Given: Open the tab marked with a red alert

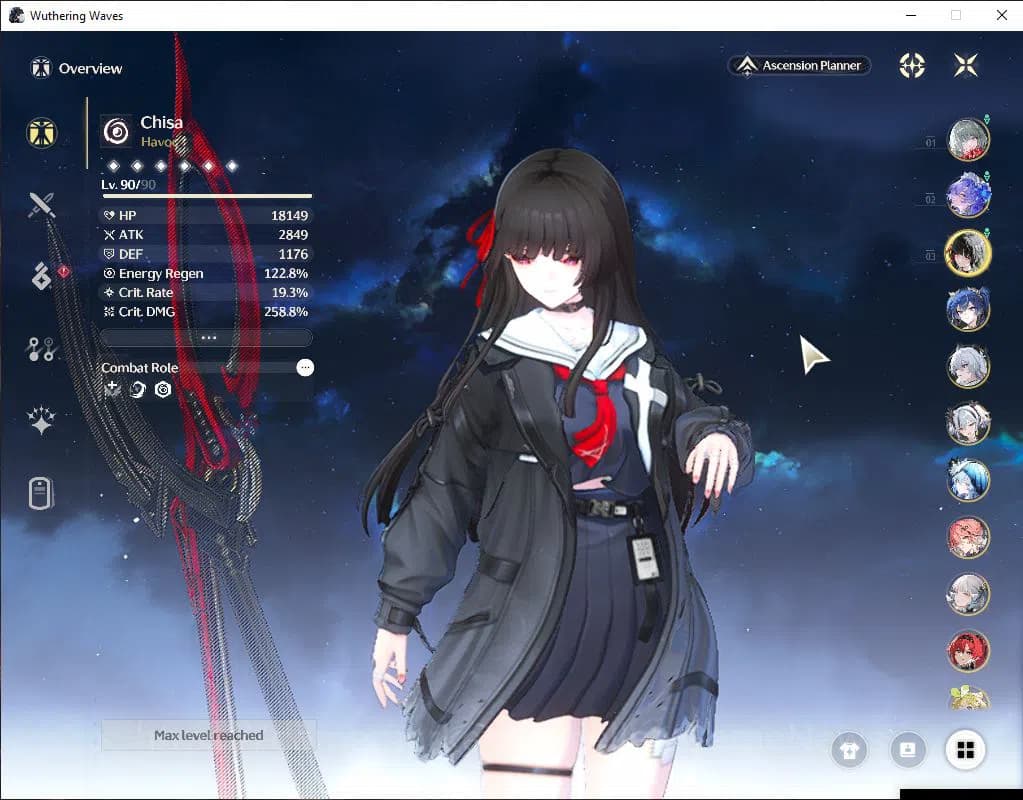Looking at the screenshot, I should tap(42, 277).
